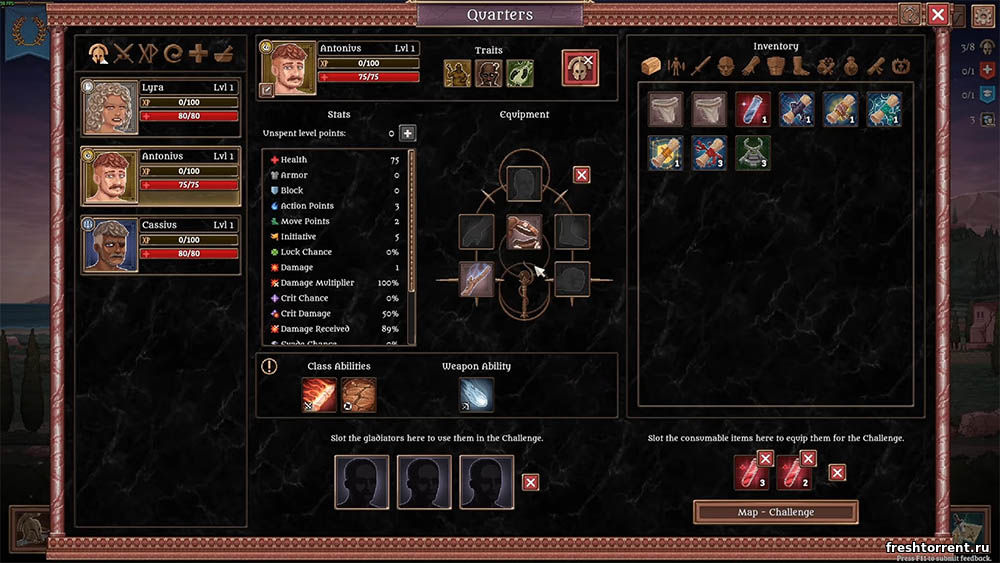Filter inventory by sword weapons
The height and width of the screenshot is (563, 1000).
coord(702,67)
